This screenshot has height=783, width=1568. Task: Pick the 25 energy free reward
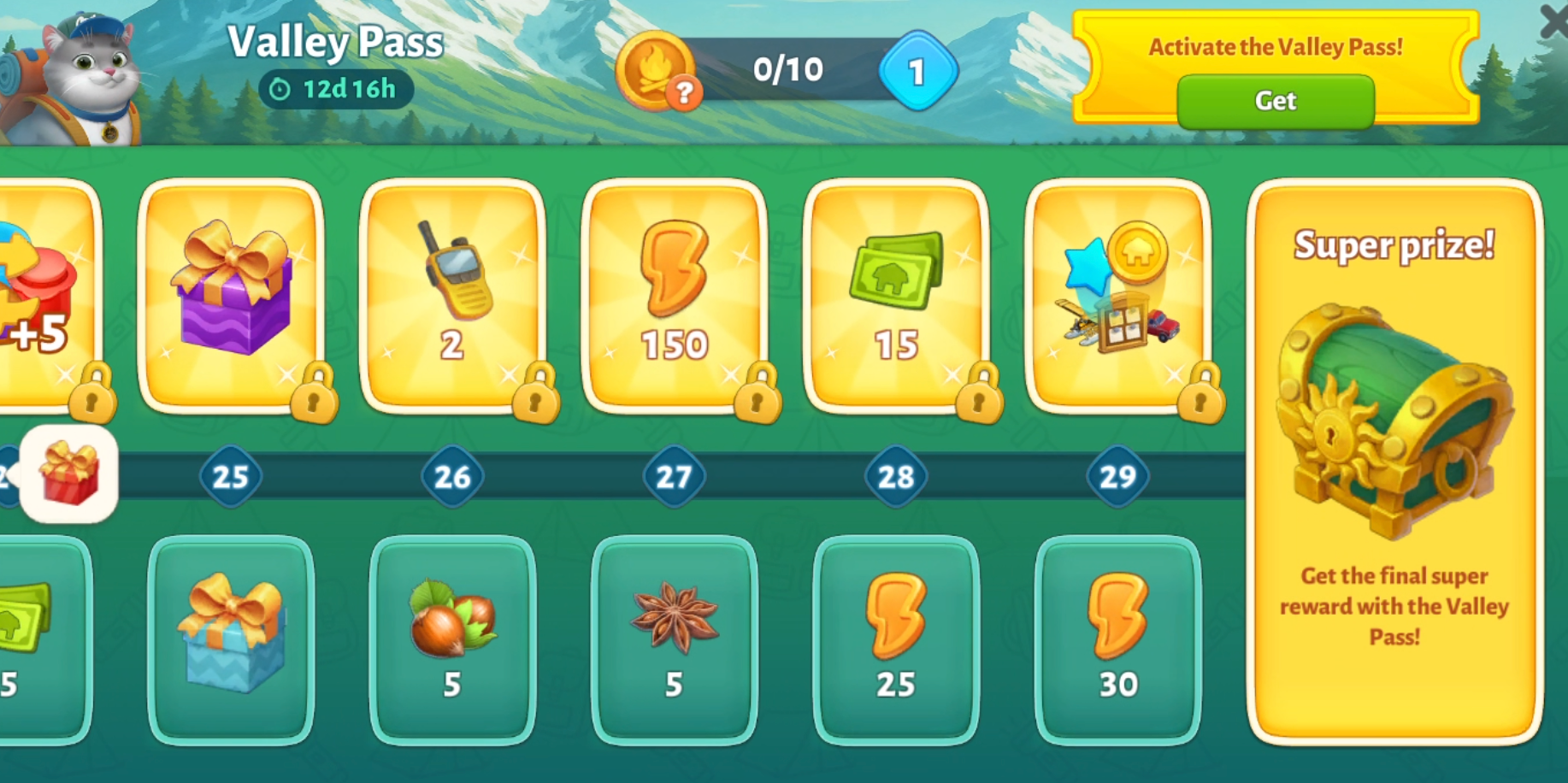coord(895,639)
